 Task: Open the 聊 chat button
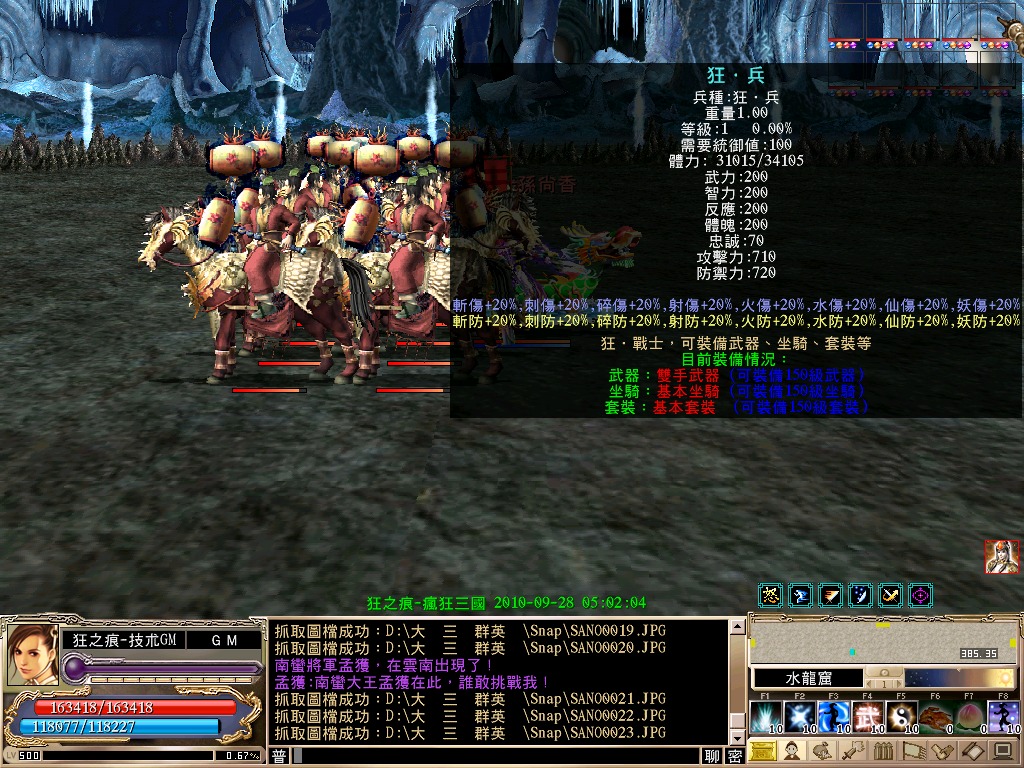712,757
